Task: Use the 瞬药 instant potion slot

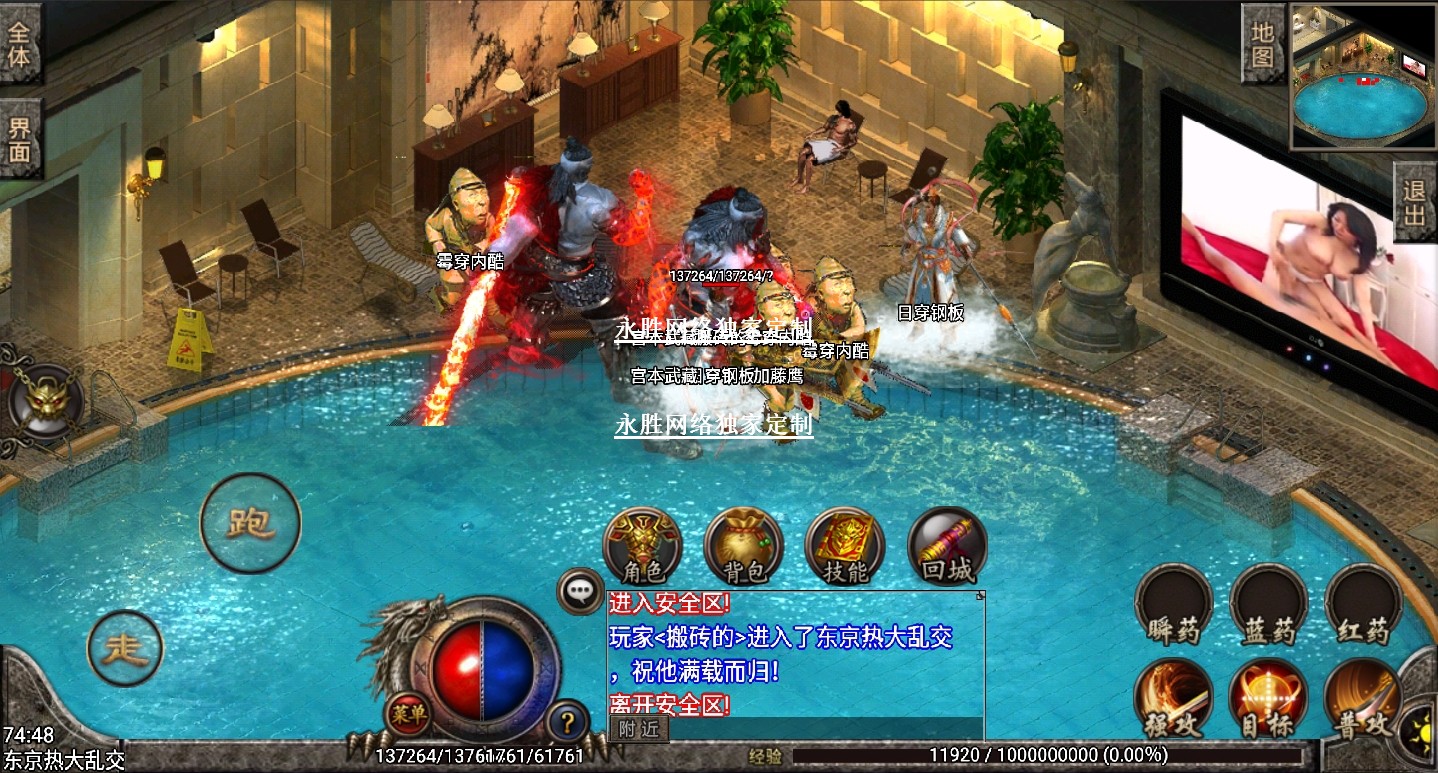Action: (1173, 605)
